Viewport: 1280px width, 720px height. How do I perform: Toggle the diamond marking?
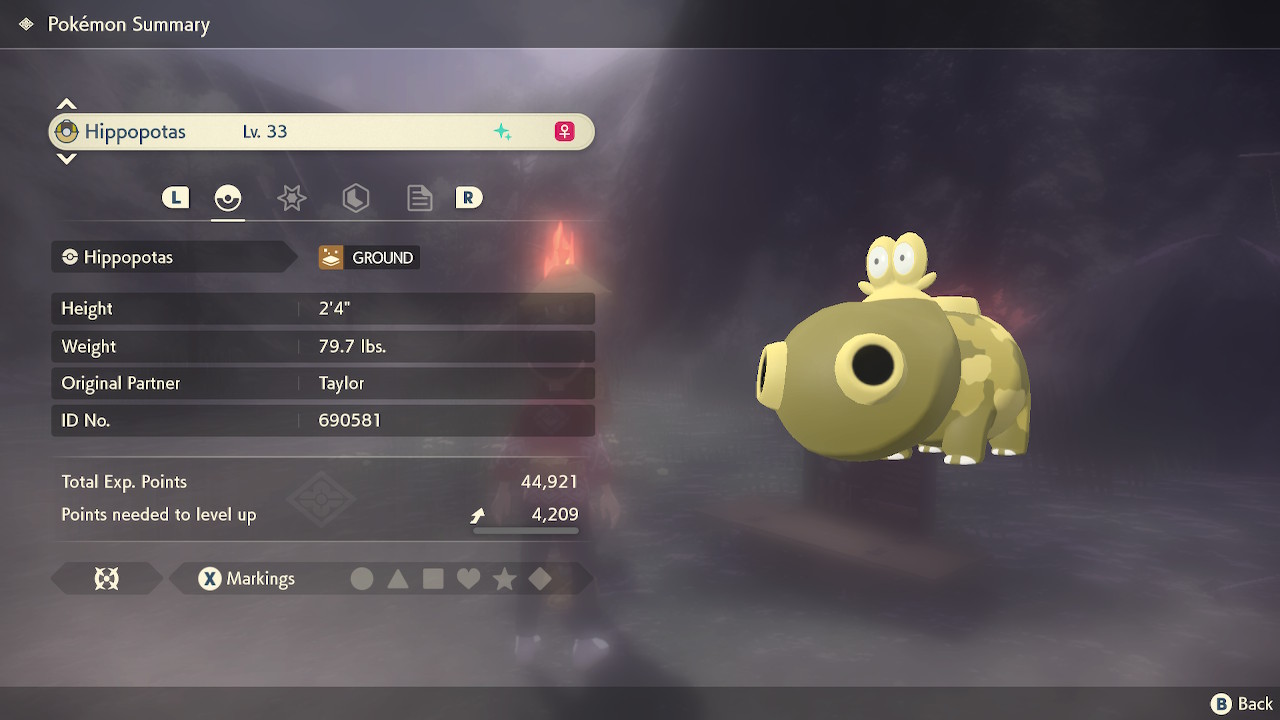[x=540, y=579]
